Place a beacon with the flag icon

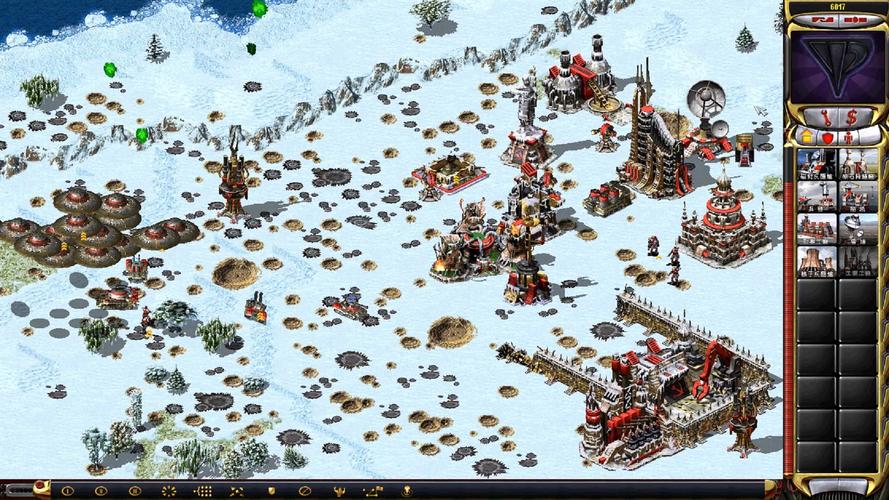pos(406,491)
